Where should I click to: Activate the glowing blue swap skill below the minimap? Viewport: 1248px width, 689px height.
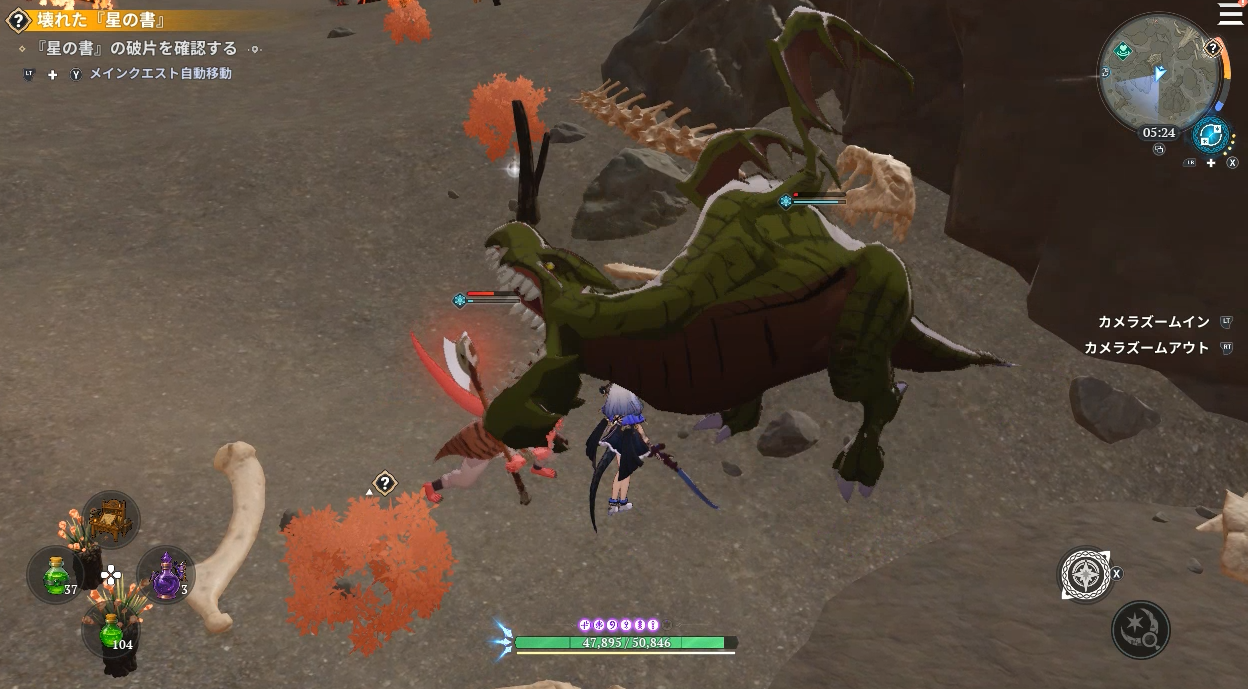(1211, 135)
